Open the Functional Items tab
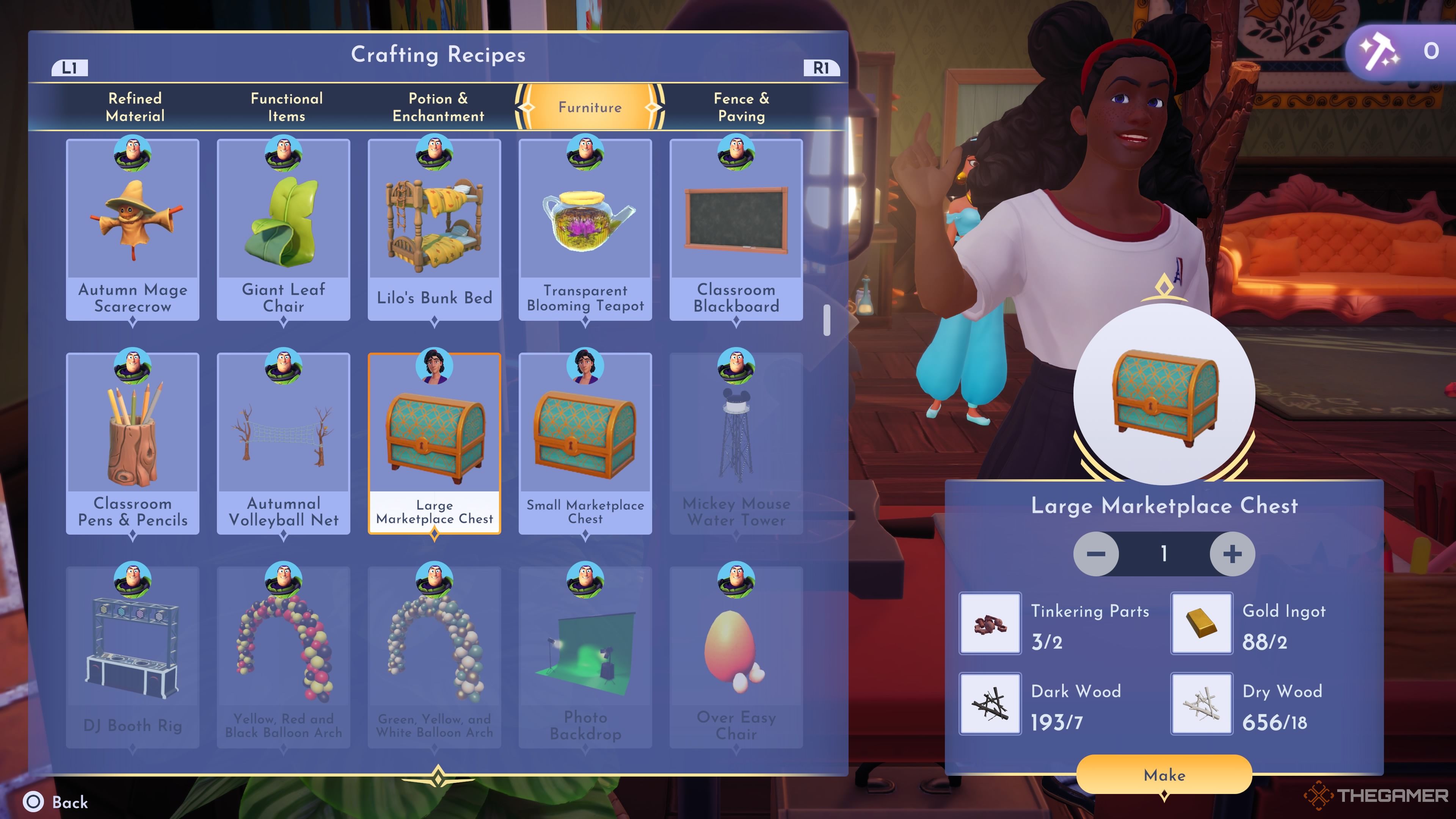 point(287,107)
